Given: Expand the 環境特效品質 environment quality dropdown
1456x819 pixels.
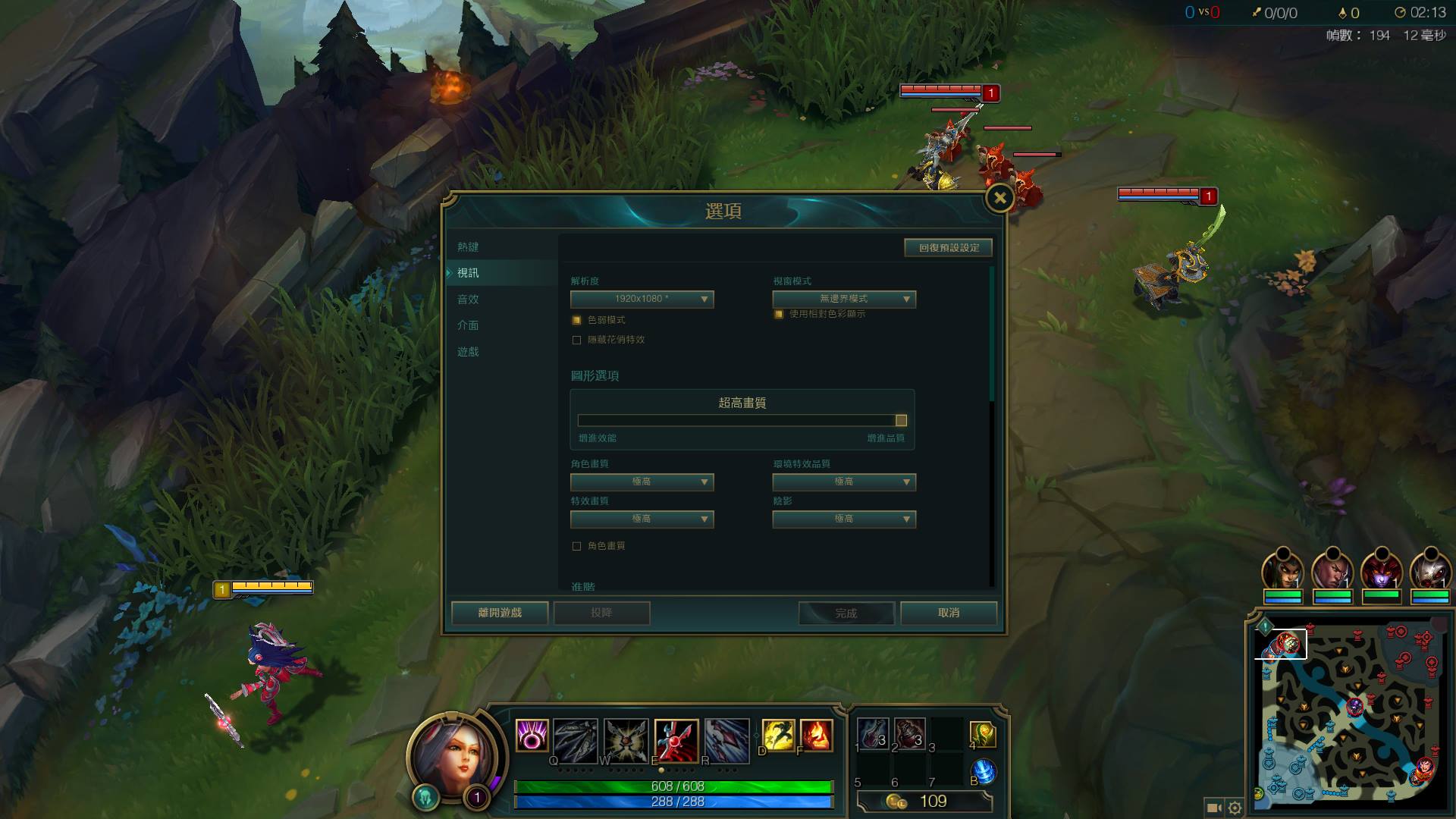Looking at the screenshot, I should pos(843,482).
